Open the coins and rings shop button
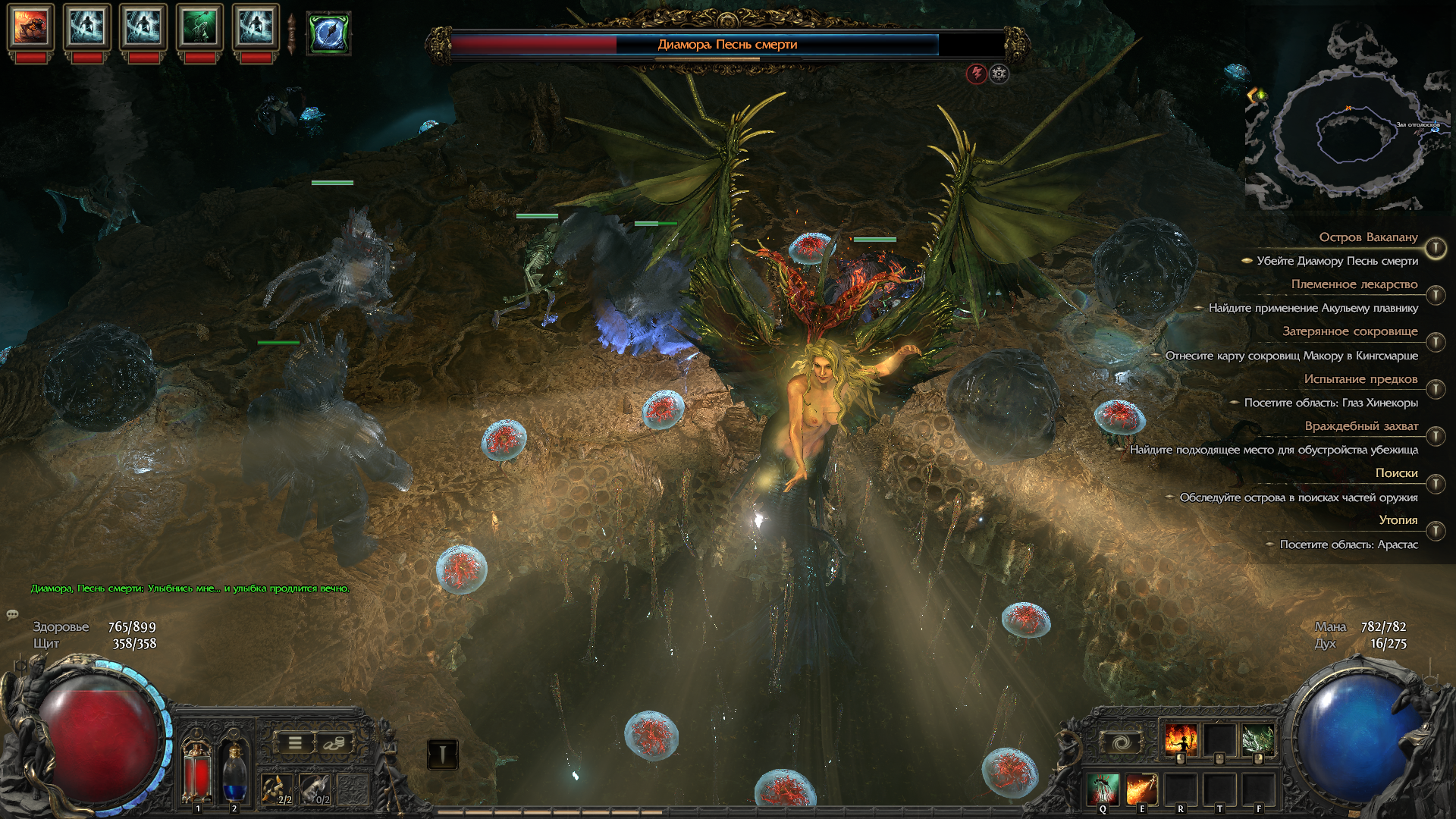Image resolution: width=1456 pixels, height=819 pixels. (333, 743)
